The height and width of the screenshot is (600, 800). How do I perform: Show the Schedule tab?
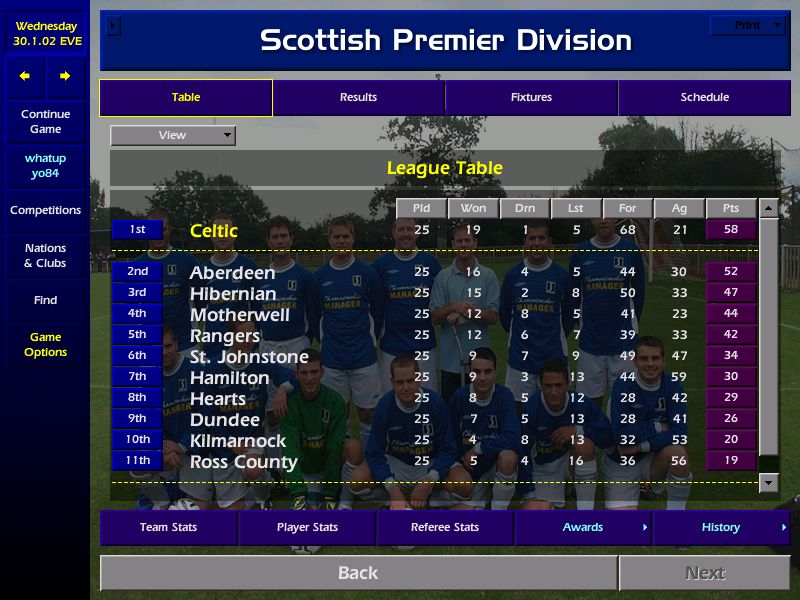[704, 98]
